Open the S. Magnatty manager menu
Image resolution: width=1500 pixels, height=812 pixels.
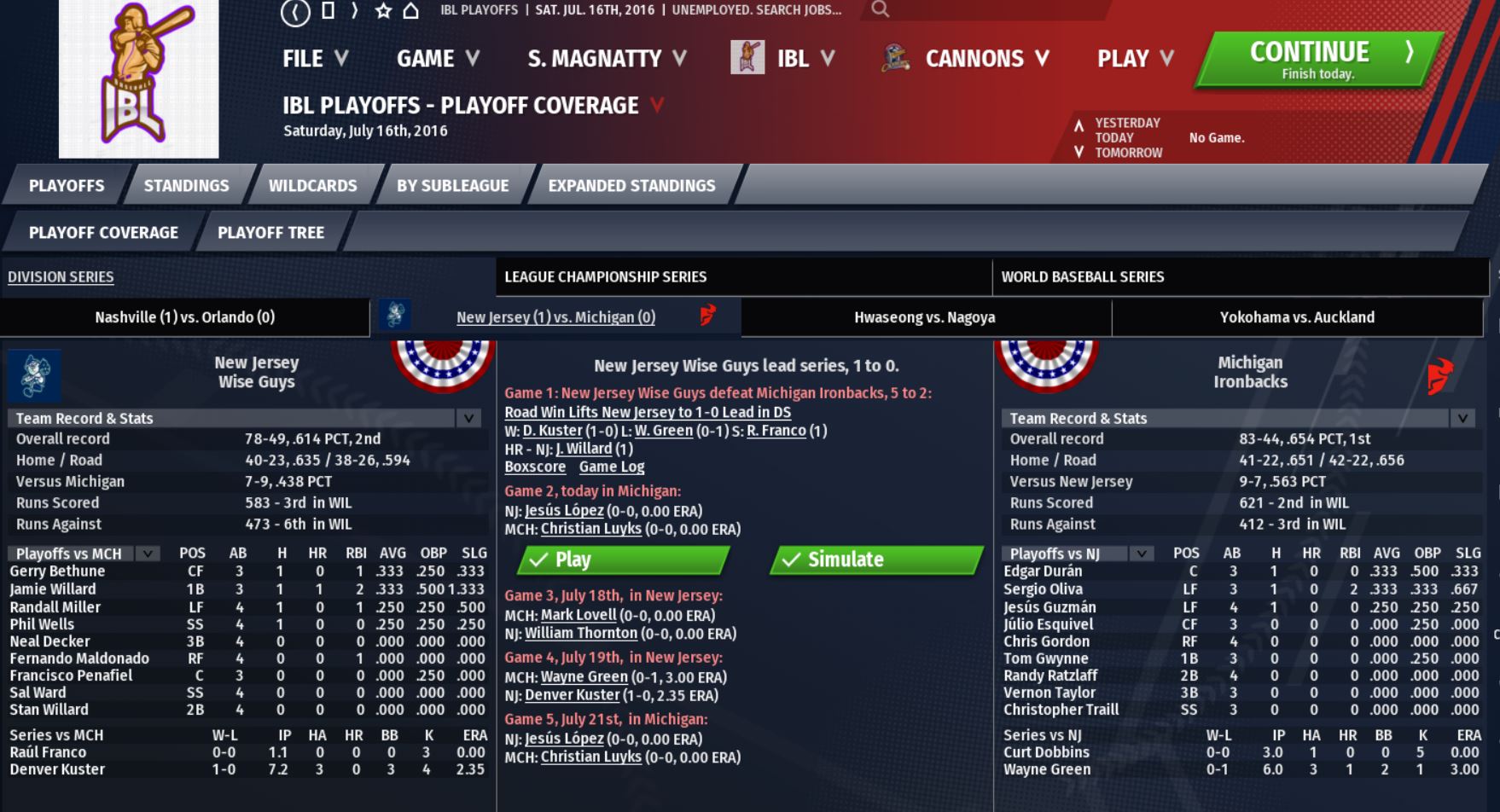607,59
